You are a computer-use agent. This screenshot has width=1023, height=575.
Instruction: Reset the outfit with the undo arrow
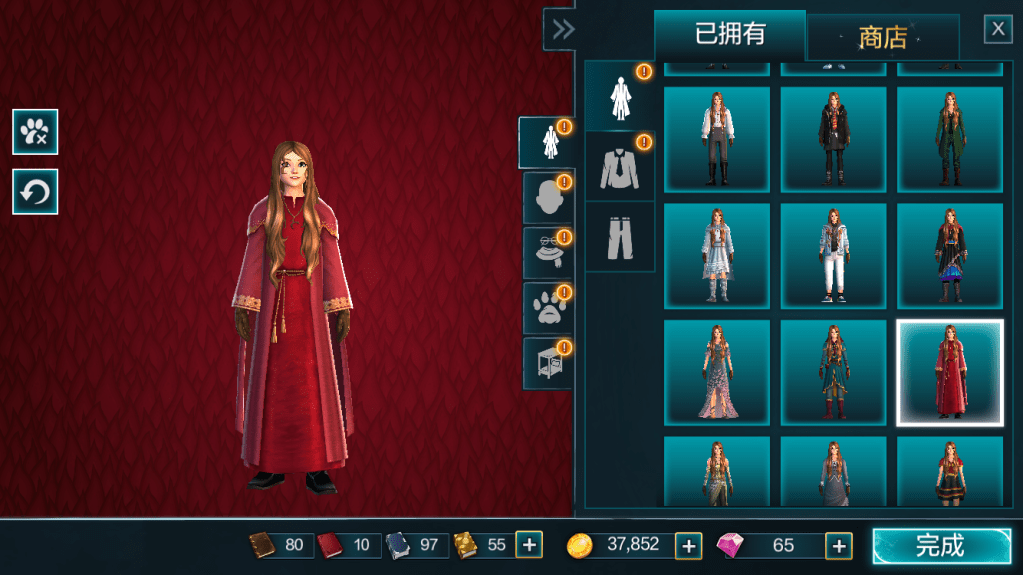pos(35,191)
